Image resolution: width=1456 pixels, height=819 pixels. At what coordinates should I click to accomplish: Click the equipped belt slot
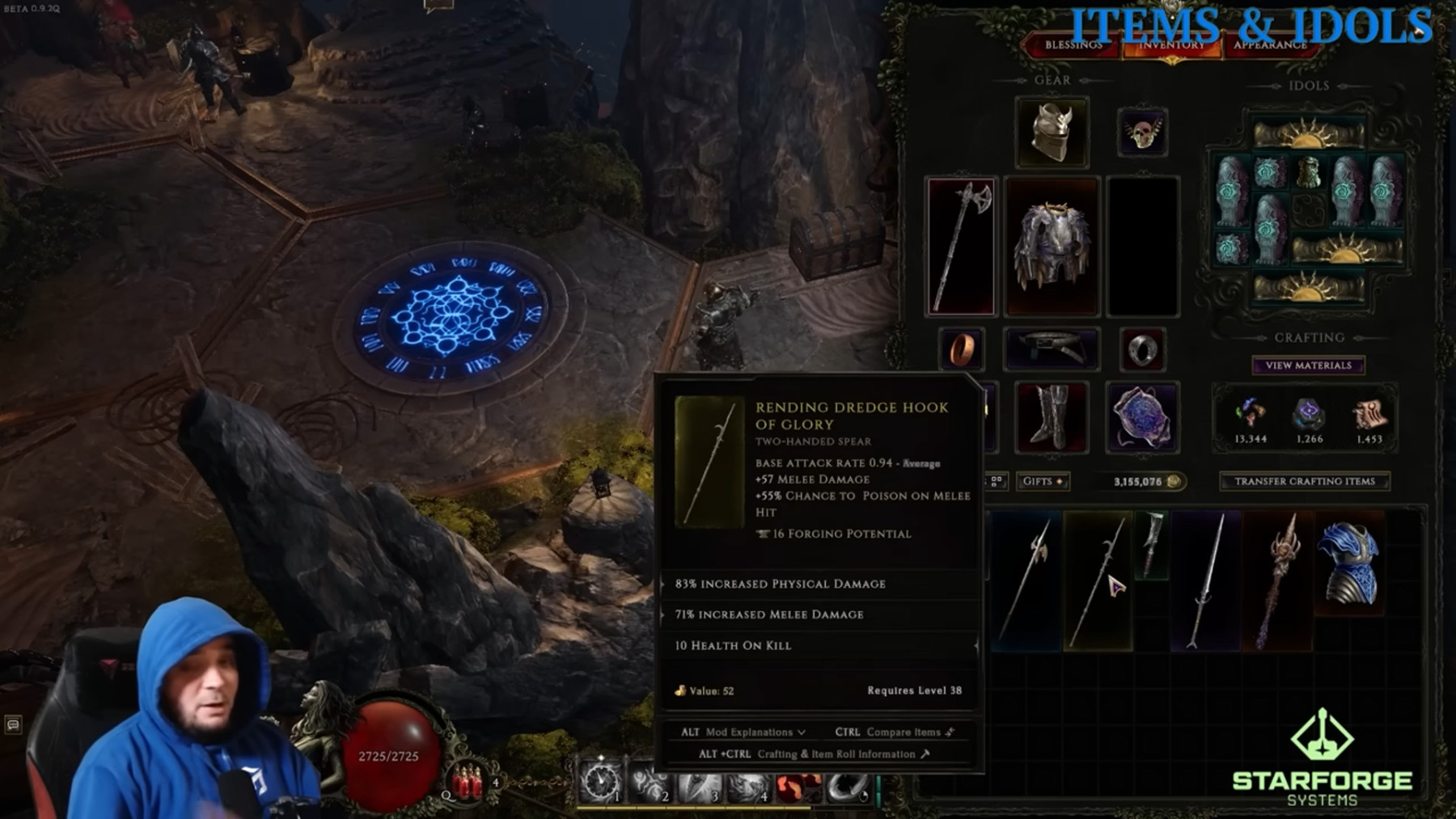coord(1052,349)
